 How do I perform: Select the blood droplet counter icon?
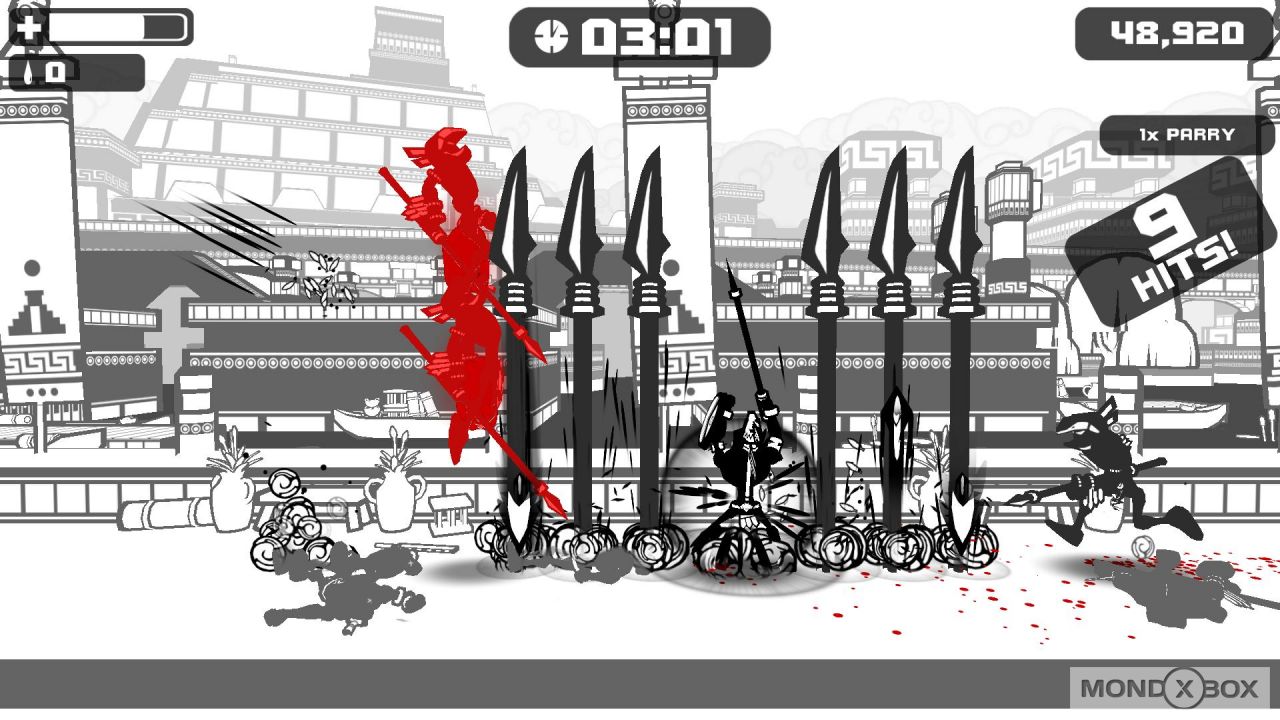(30, 70)
